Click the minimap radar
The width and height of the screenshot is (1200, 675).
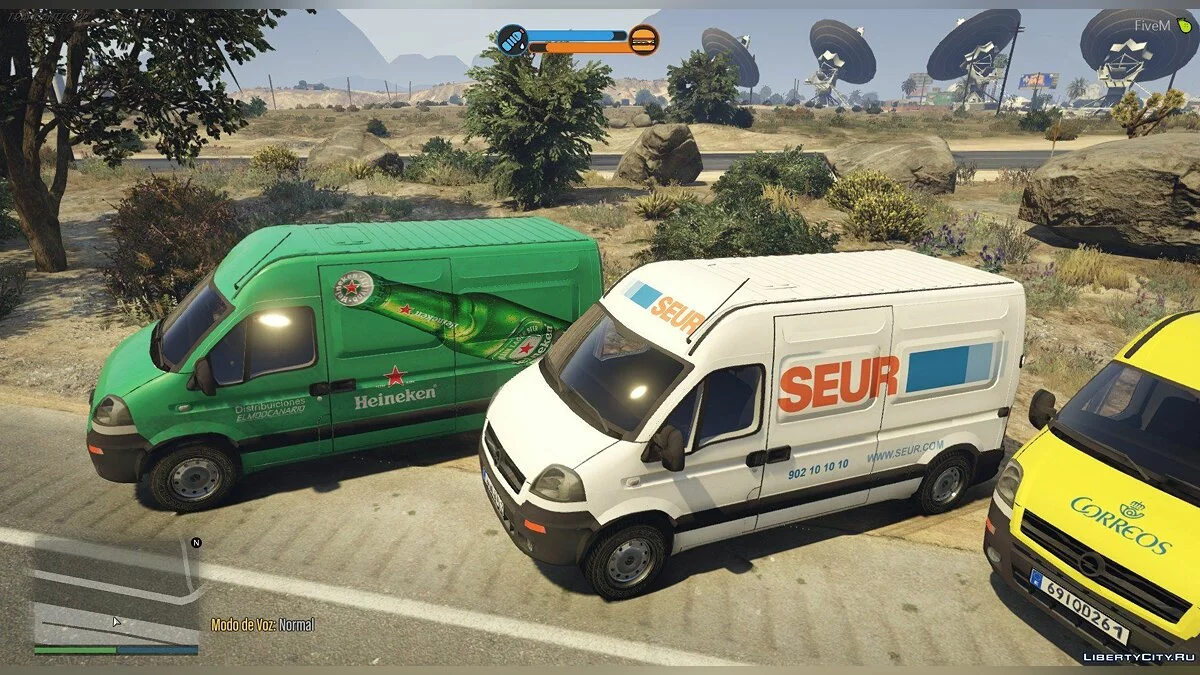114,597
